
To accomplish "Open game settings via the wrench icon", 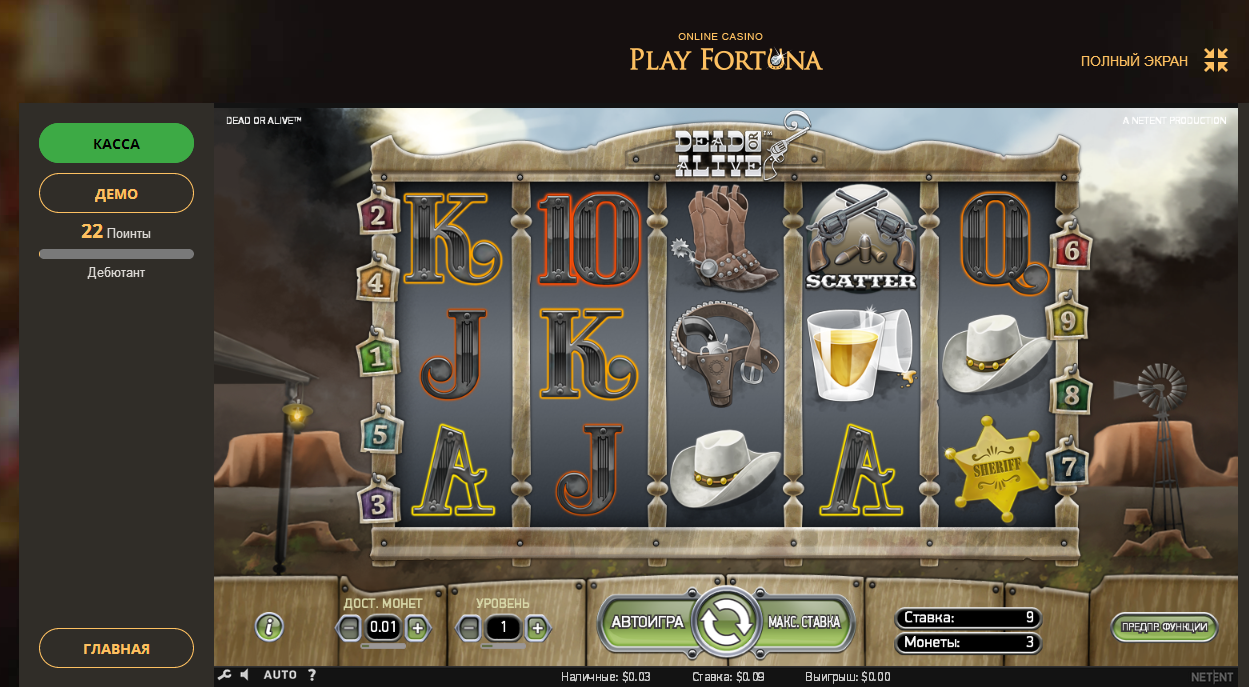I will 224,675.
